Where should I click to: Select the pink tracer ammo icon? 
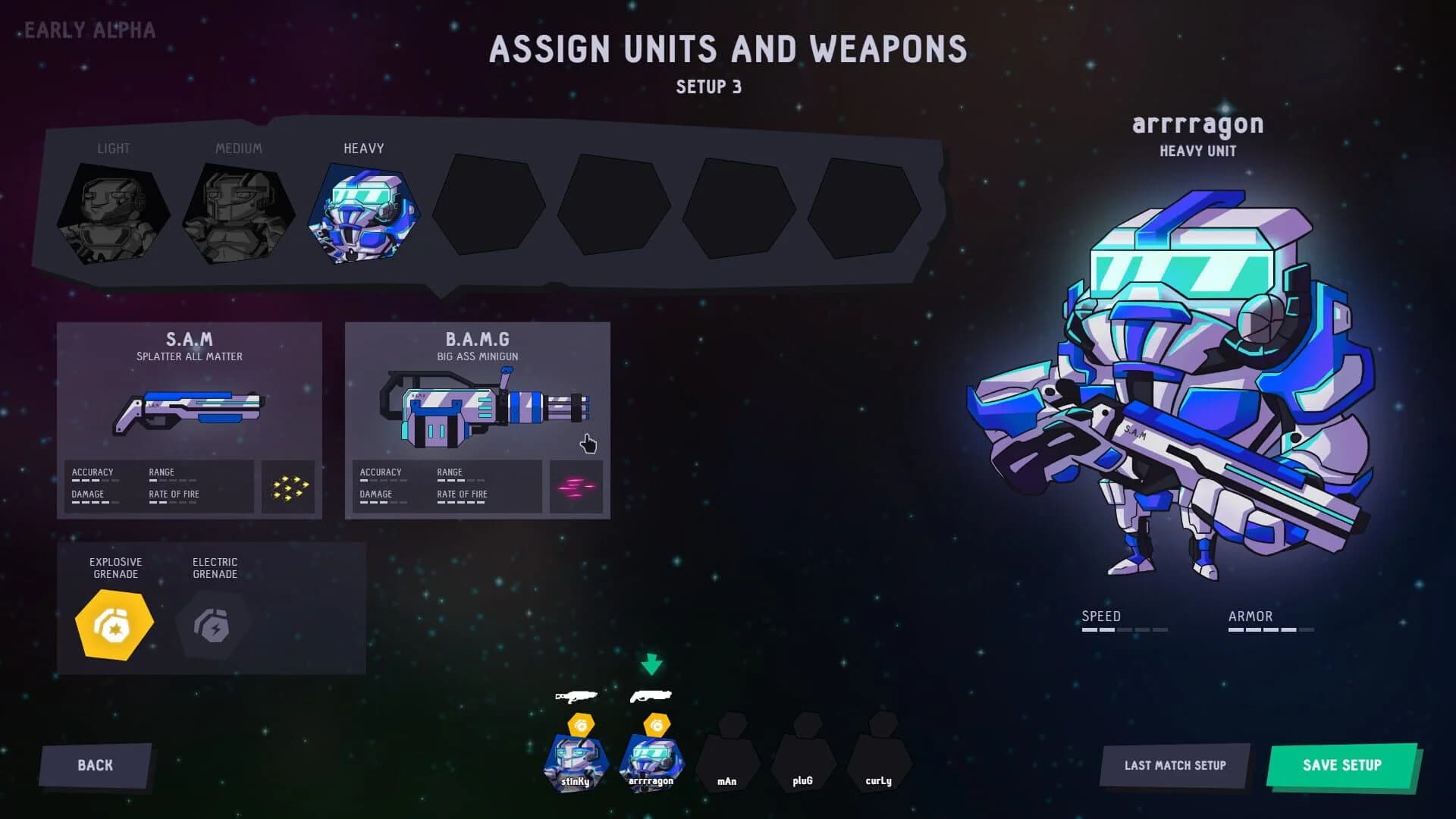pyautogui.click(x=576, y=486)
